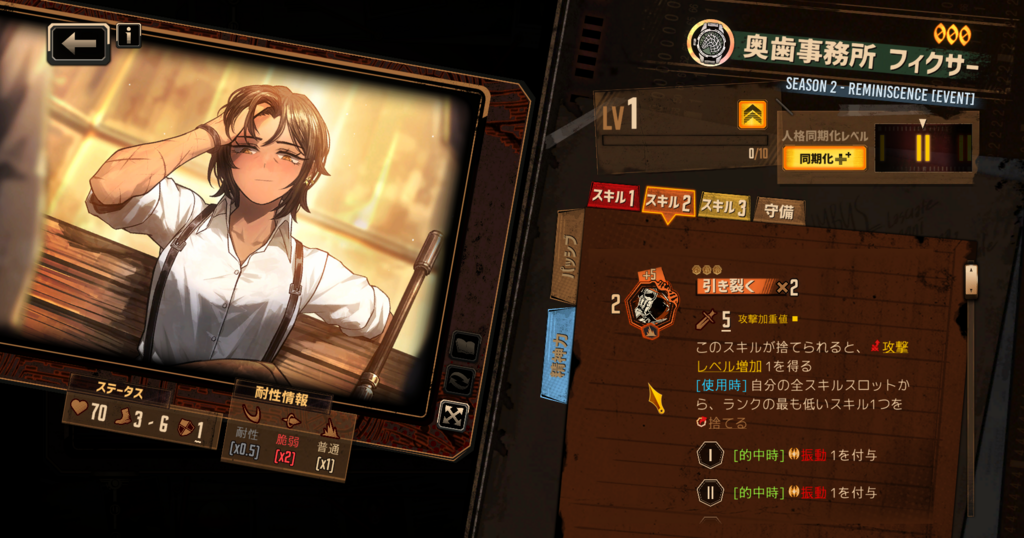Grab the skill panel scrollbar handle
The image size is (1024, 538).
(x=970, y=280)
